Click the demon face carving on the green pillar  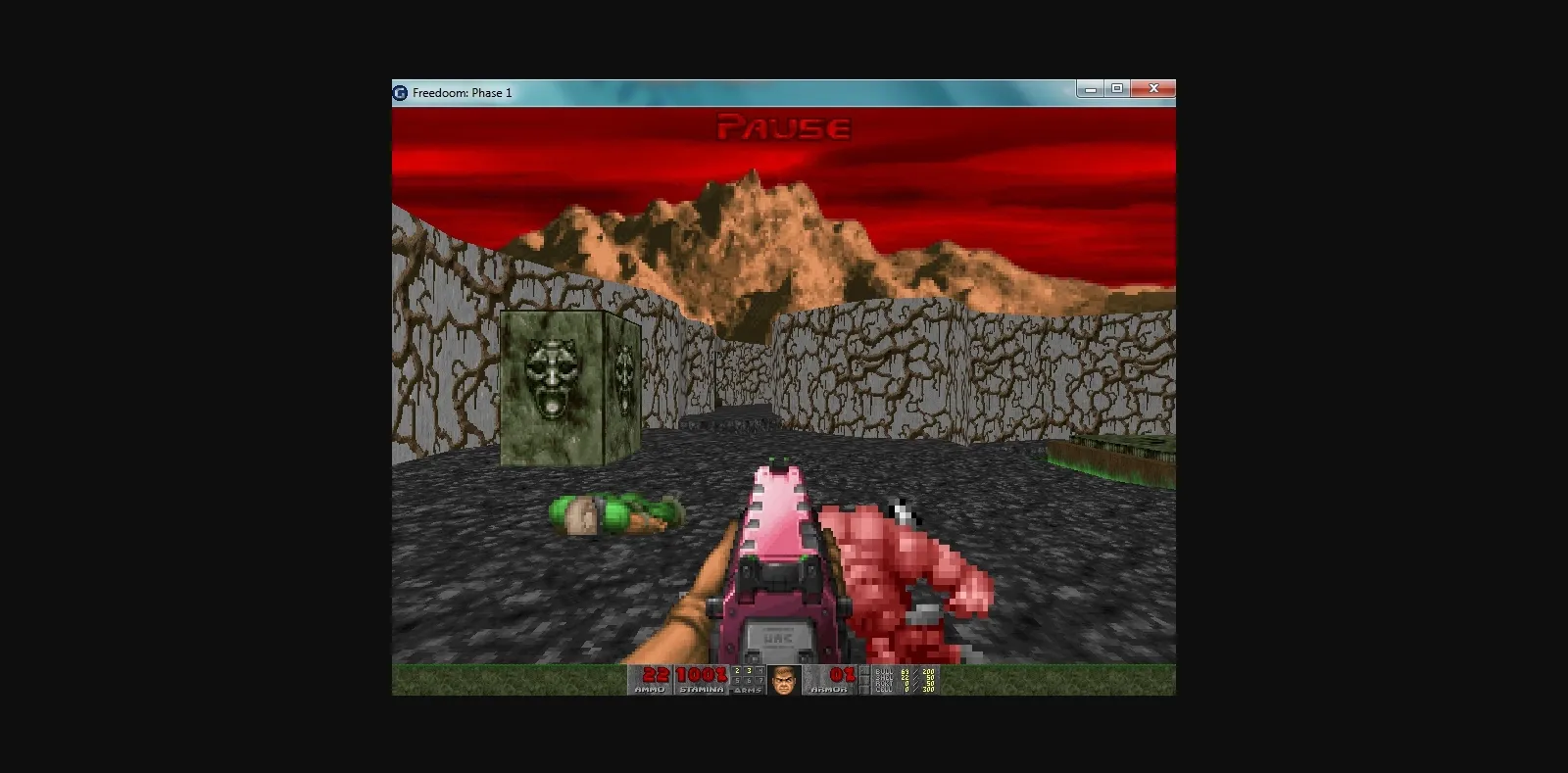click(552, 377)
